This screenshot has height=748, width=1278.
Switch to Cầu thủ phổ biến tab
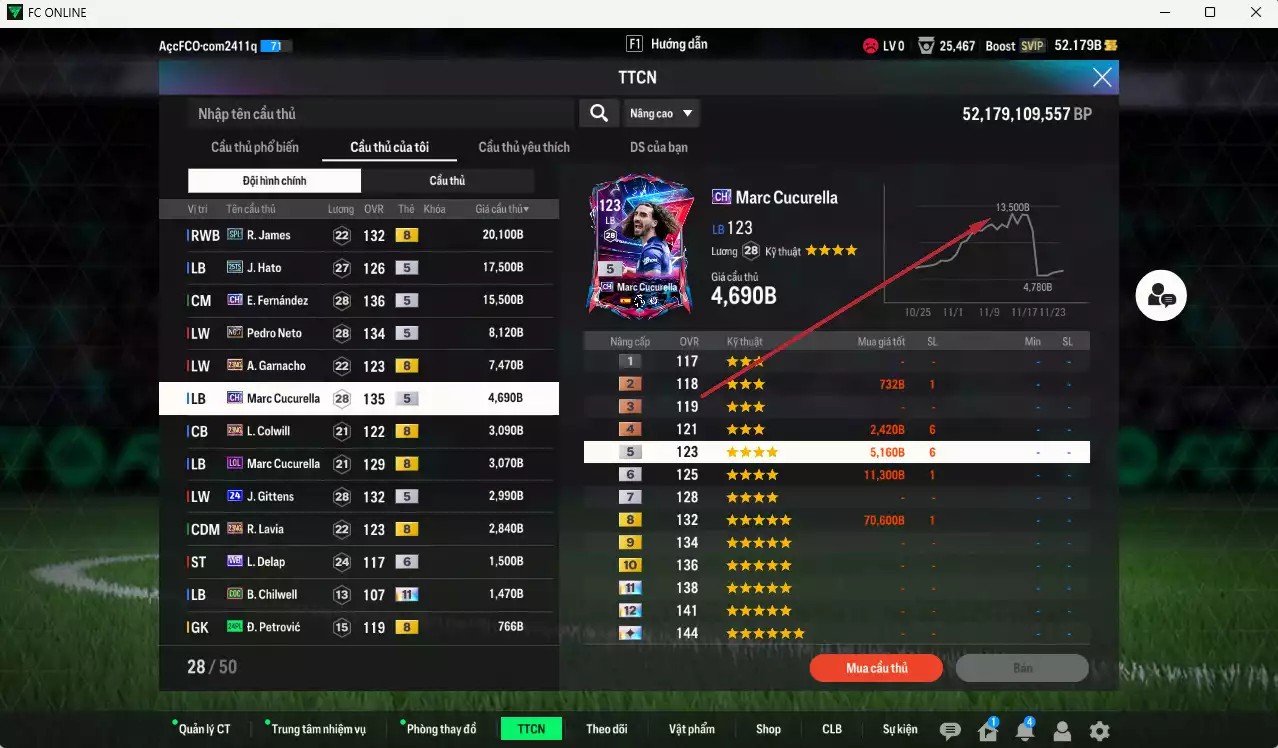point(254,147)
